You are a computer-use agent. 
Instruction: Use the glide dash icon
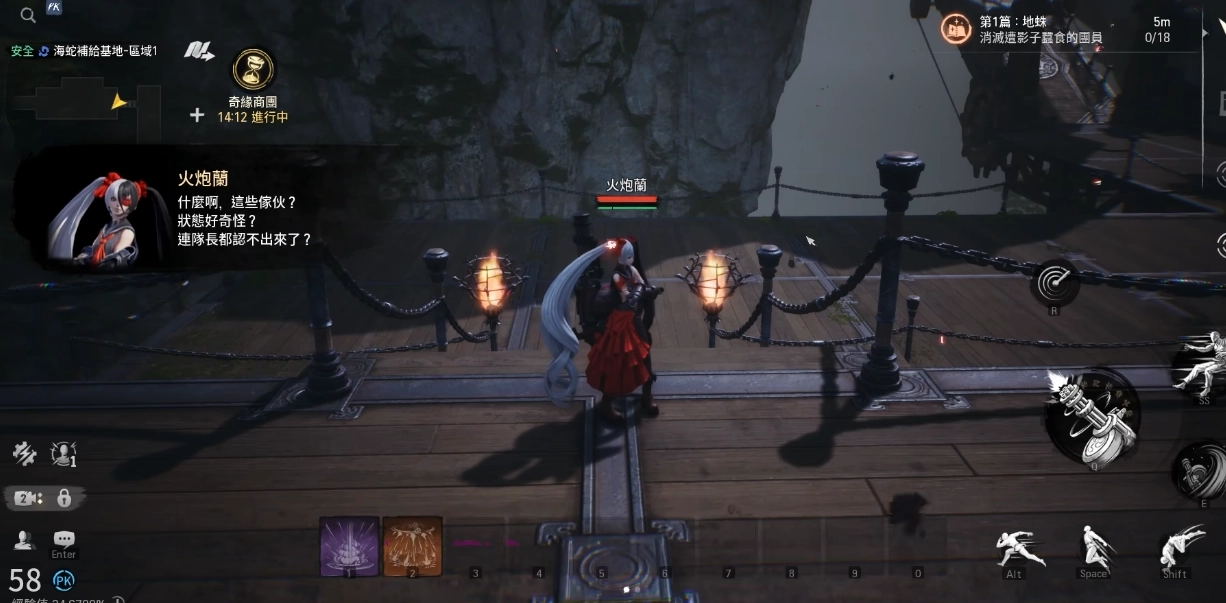coord(1176,548)
